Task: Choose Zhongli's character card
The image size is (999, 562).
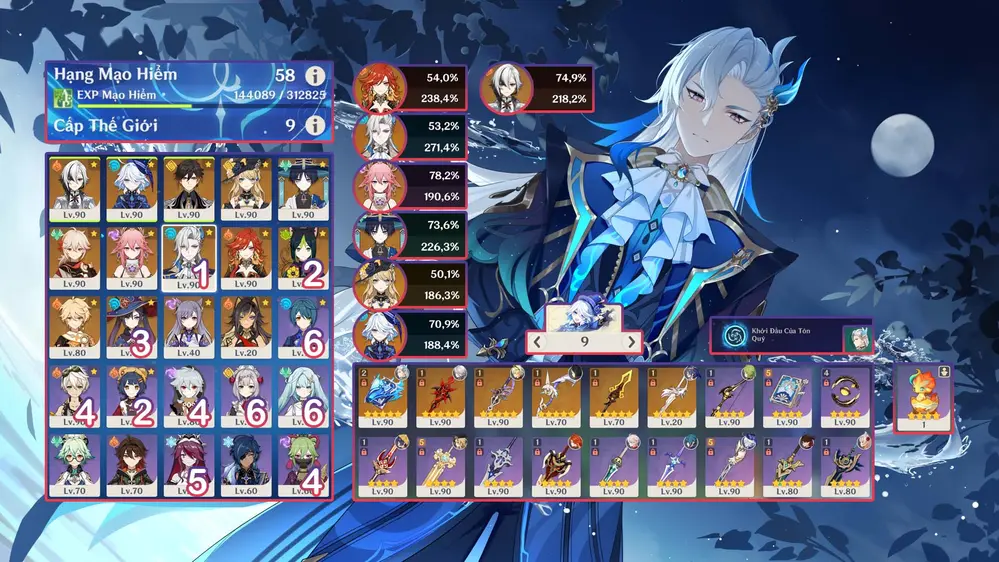Action: [x=188, y=189]
